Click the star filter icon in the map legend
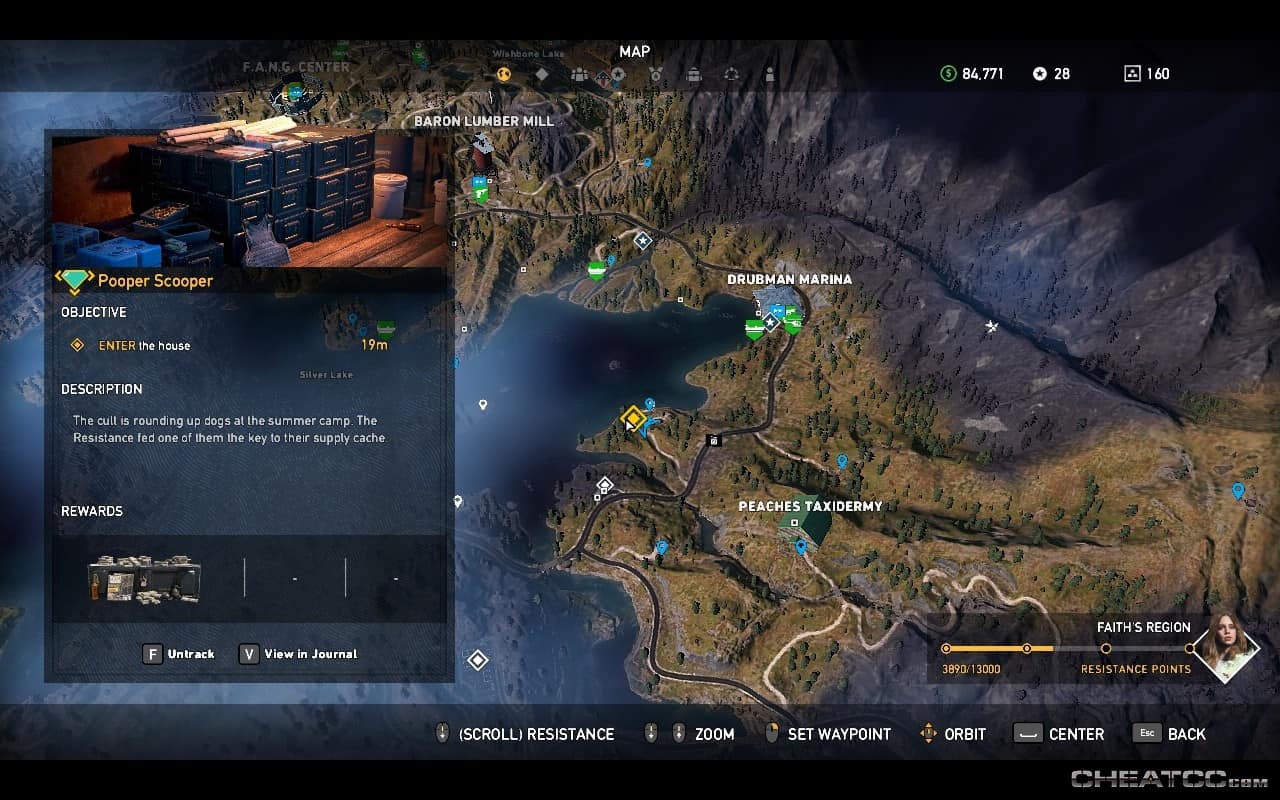The width and height of the screenshot is (1280, 800). [x=618, y=74]
